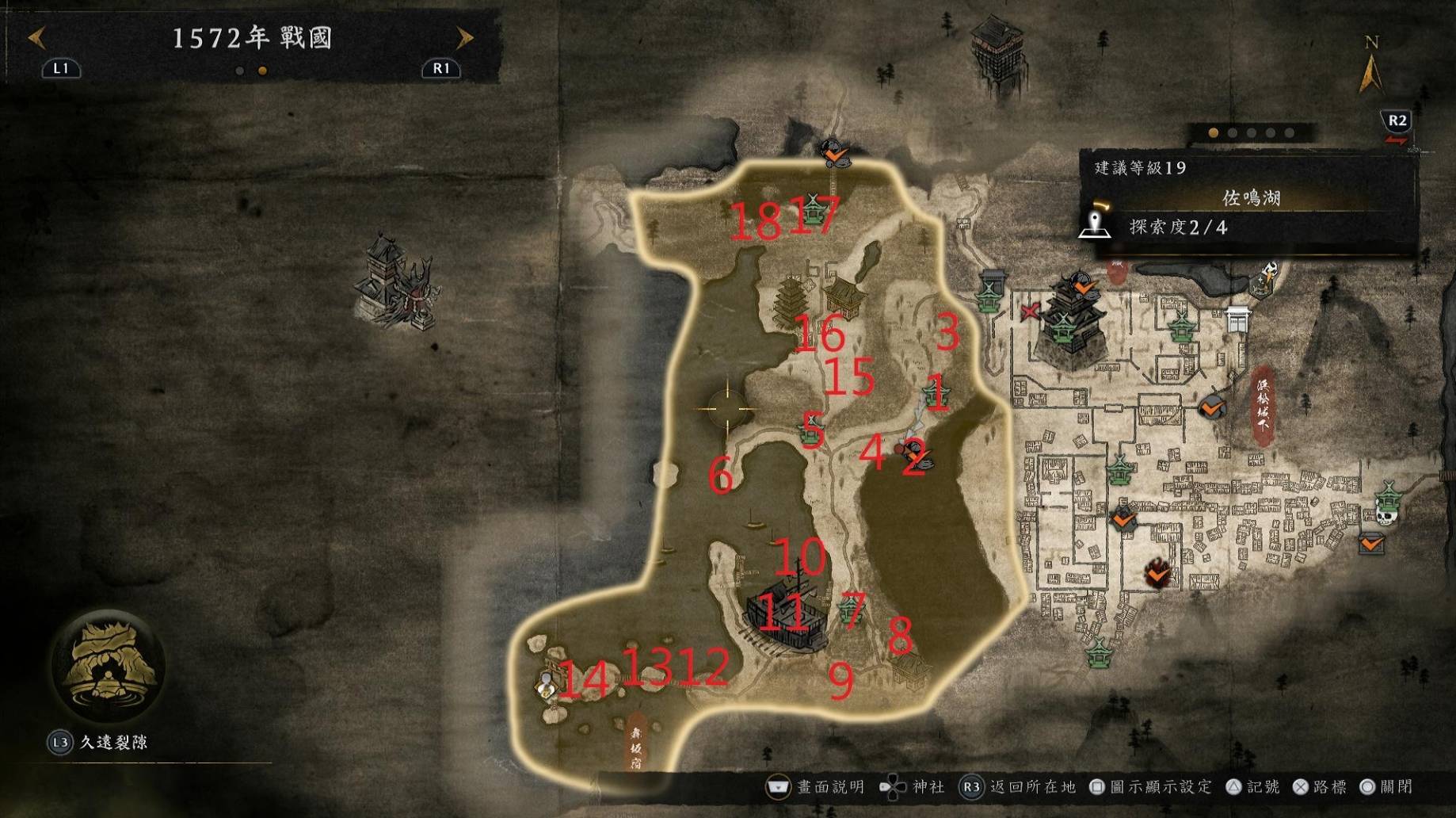This screenshot has height=818, width=1456.
Task: Go to the previous era with left arrow
Action: click(36, 37)
